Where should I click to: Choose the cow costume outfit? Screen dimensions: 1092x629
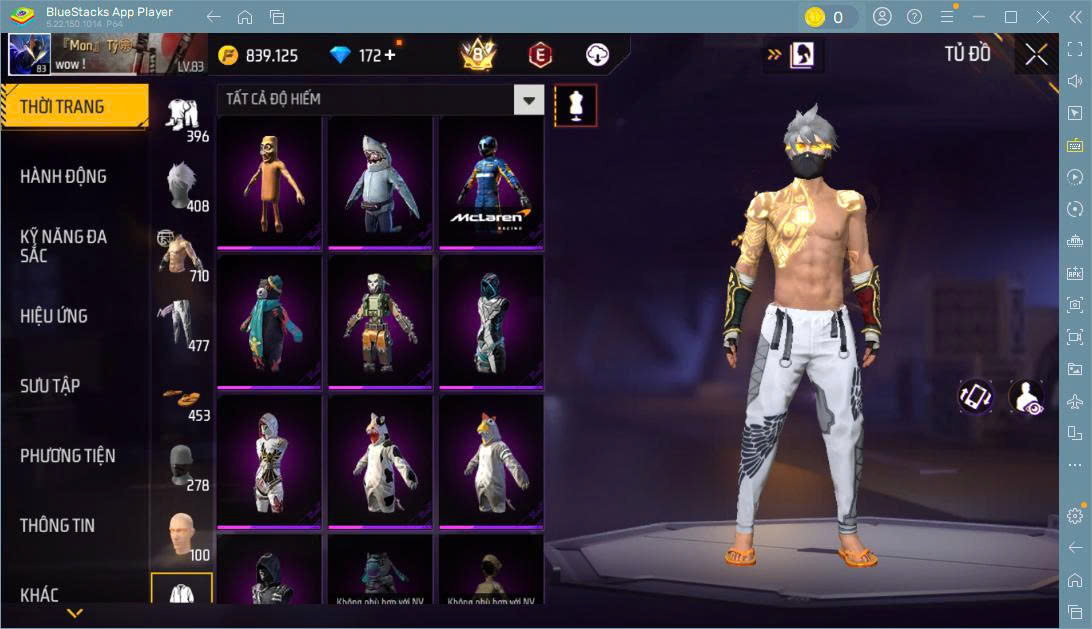click(x=380, y=462)
